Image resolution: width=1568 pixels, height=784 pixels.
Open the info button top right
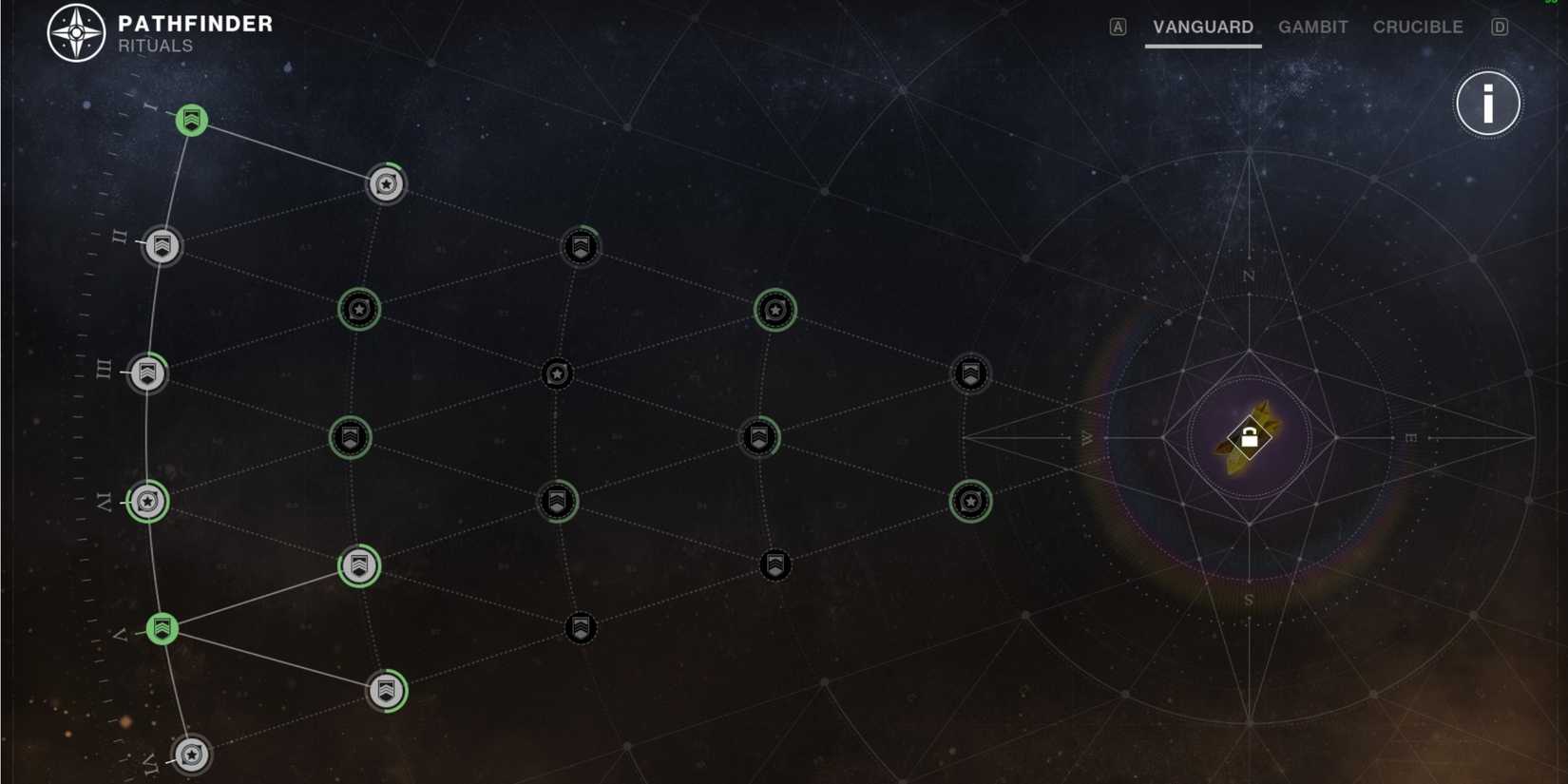[x=1488, y=104]
